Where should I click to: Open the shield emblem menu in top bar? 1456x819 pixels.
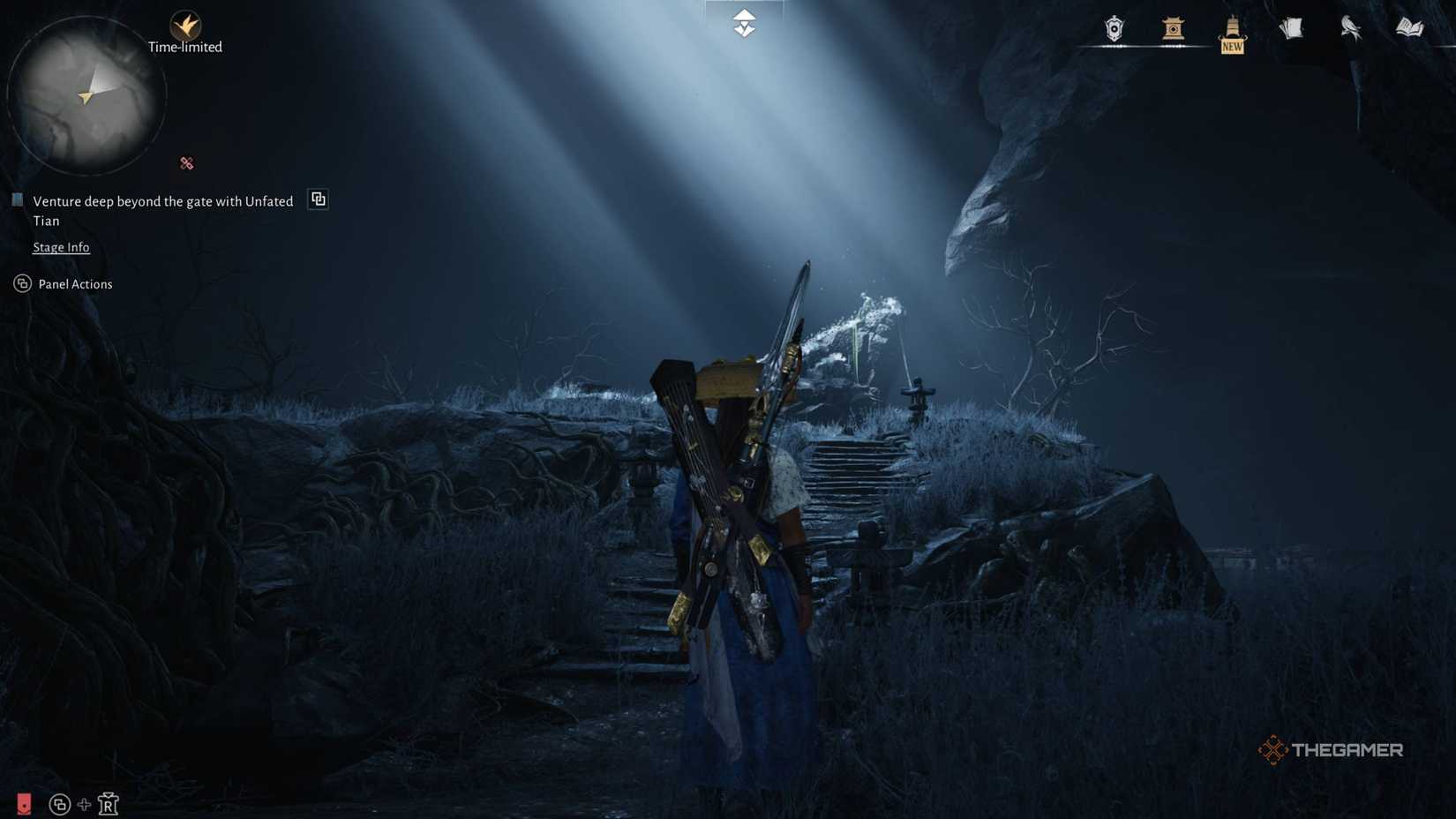tap(1115, 28)
